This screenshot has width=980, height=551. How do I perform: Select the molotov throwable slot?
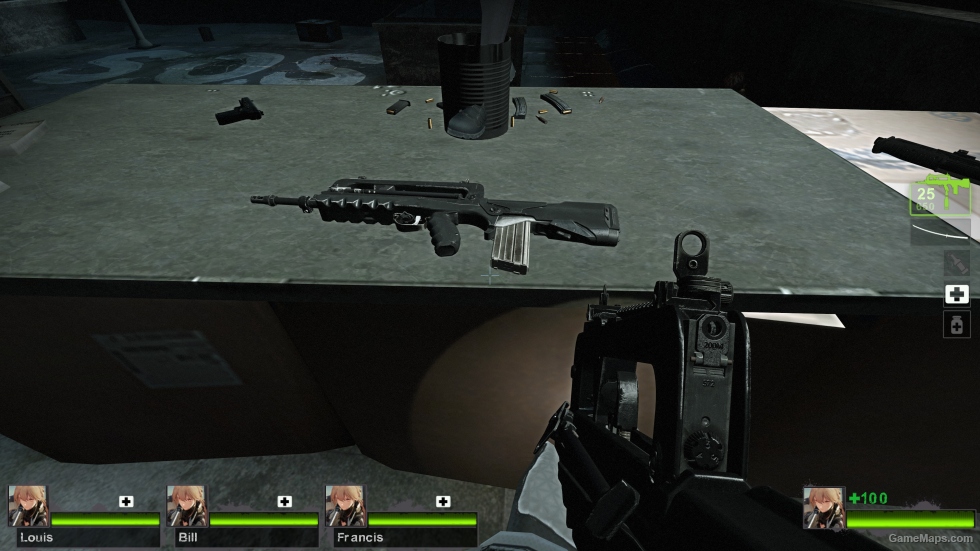pyautogui.click(x=956, y=263)
